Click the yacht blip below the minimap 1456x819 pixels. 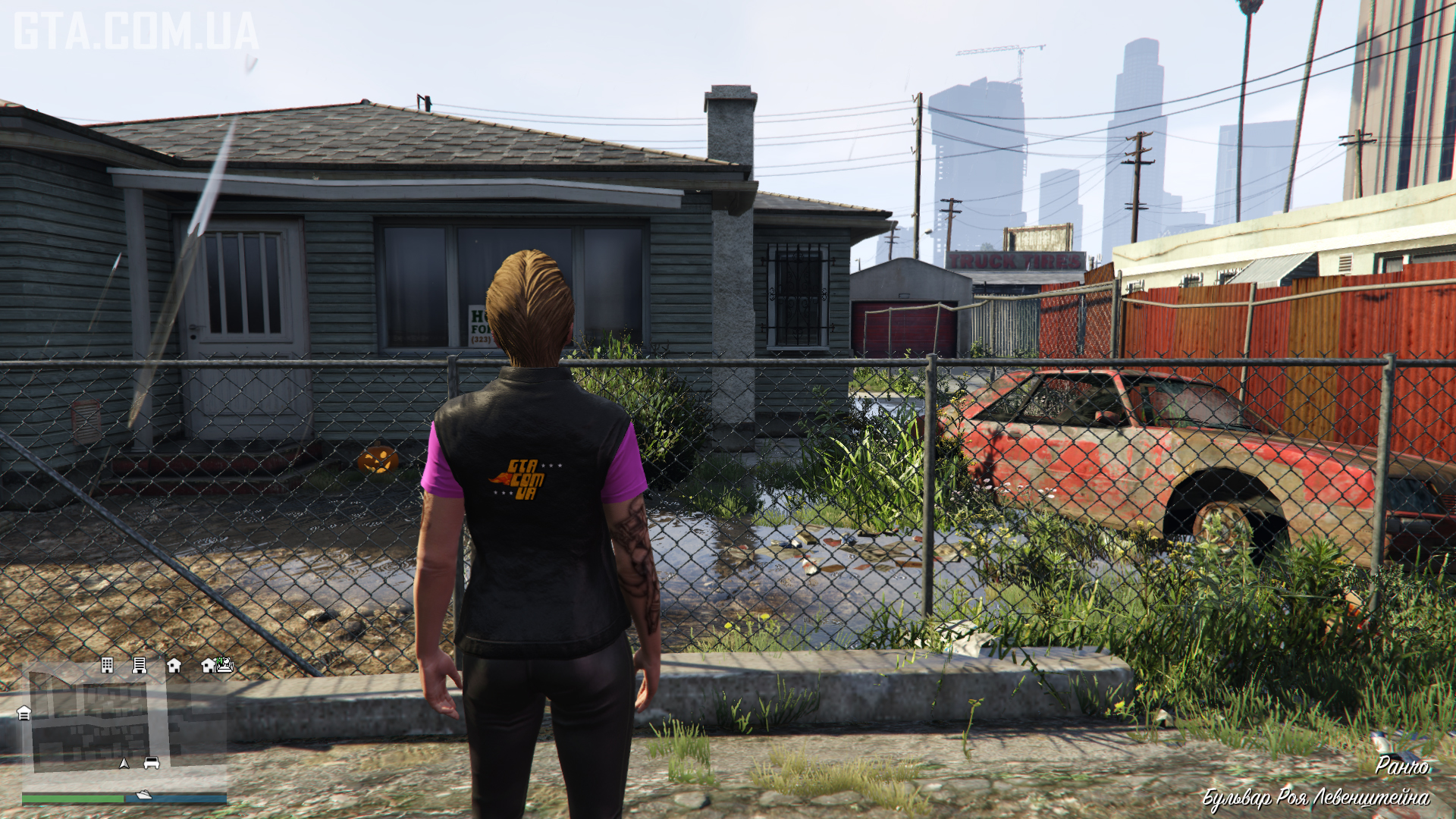[143, 795]
